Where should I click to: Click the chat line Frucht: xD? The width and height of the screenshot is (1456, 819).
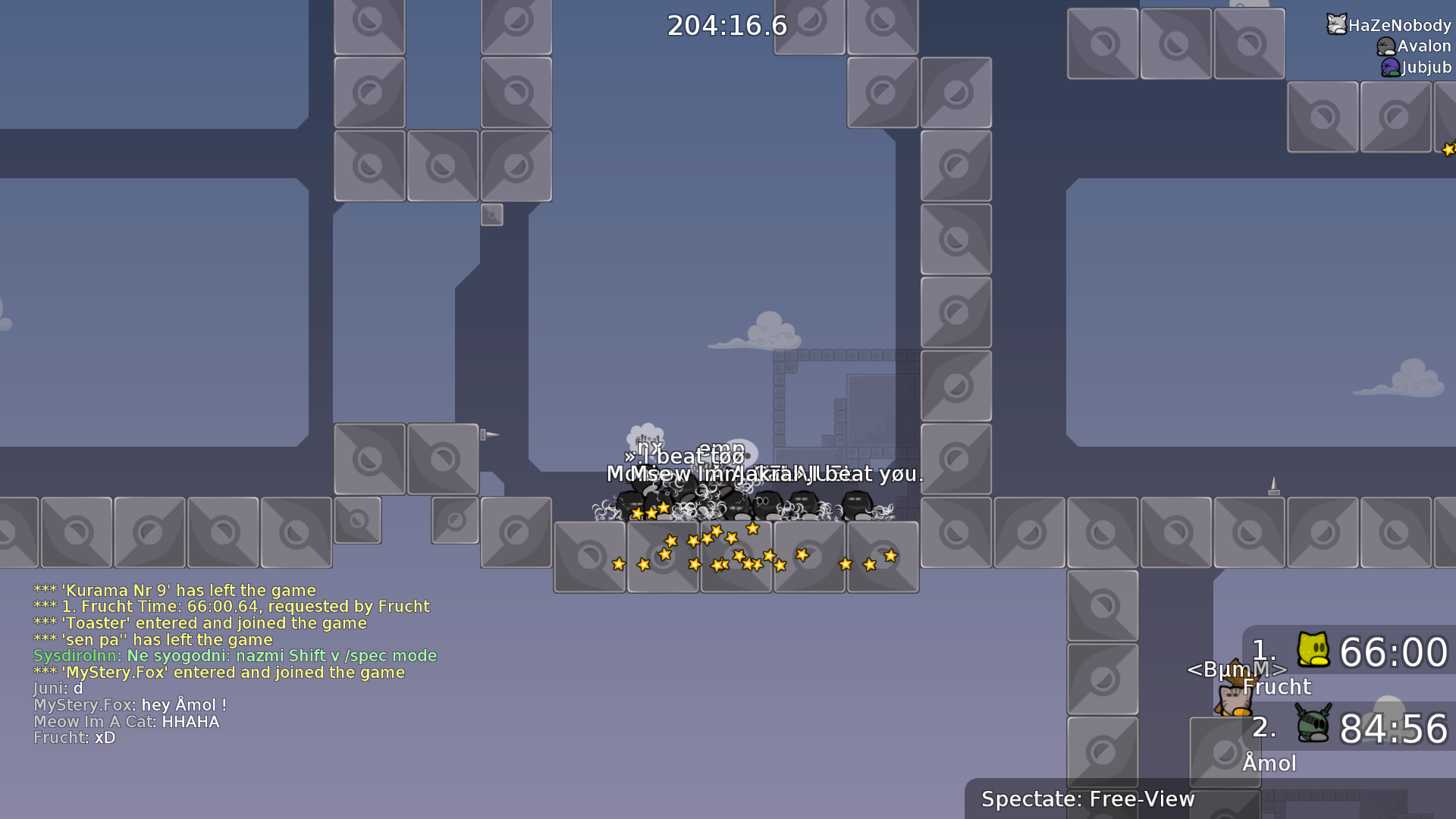(x=73, y=737)
